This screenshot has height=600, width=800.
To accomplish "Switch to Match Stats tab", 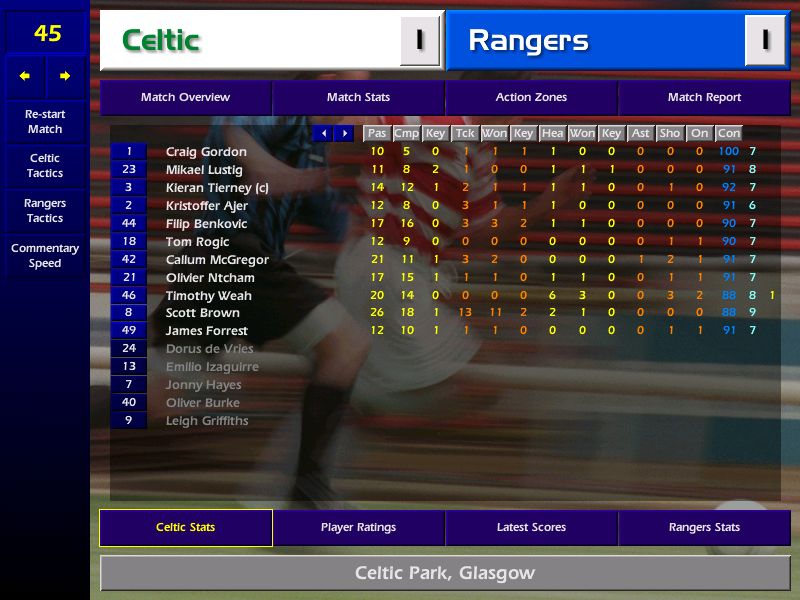I will tap(358, 98).
